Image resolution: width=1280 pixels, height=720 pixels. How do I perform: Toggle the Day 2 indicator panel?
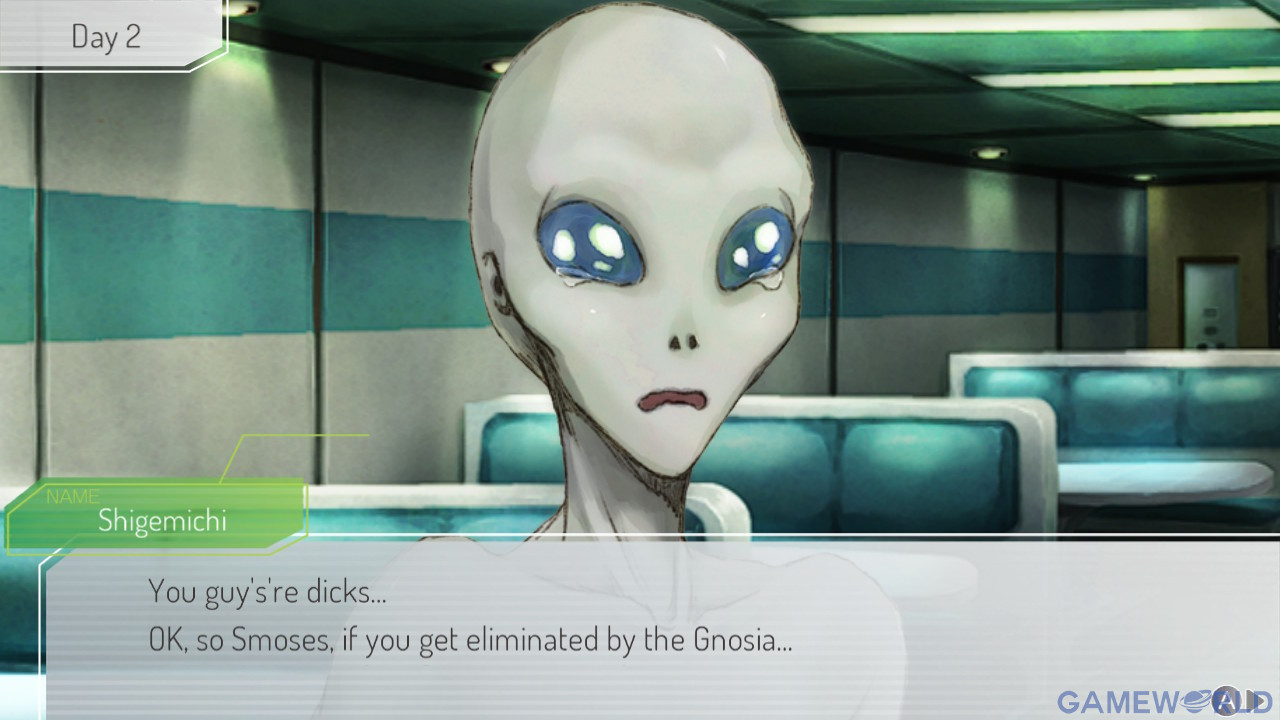coord(105,36)
